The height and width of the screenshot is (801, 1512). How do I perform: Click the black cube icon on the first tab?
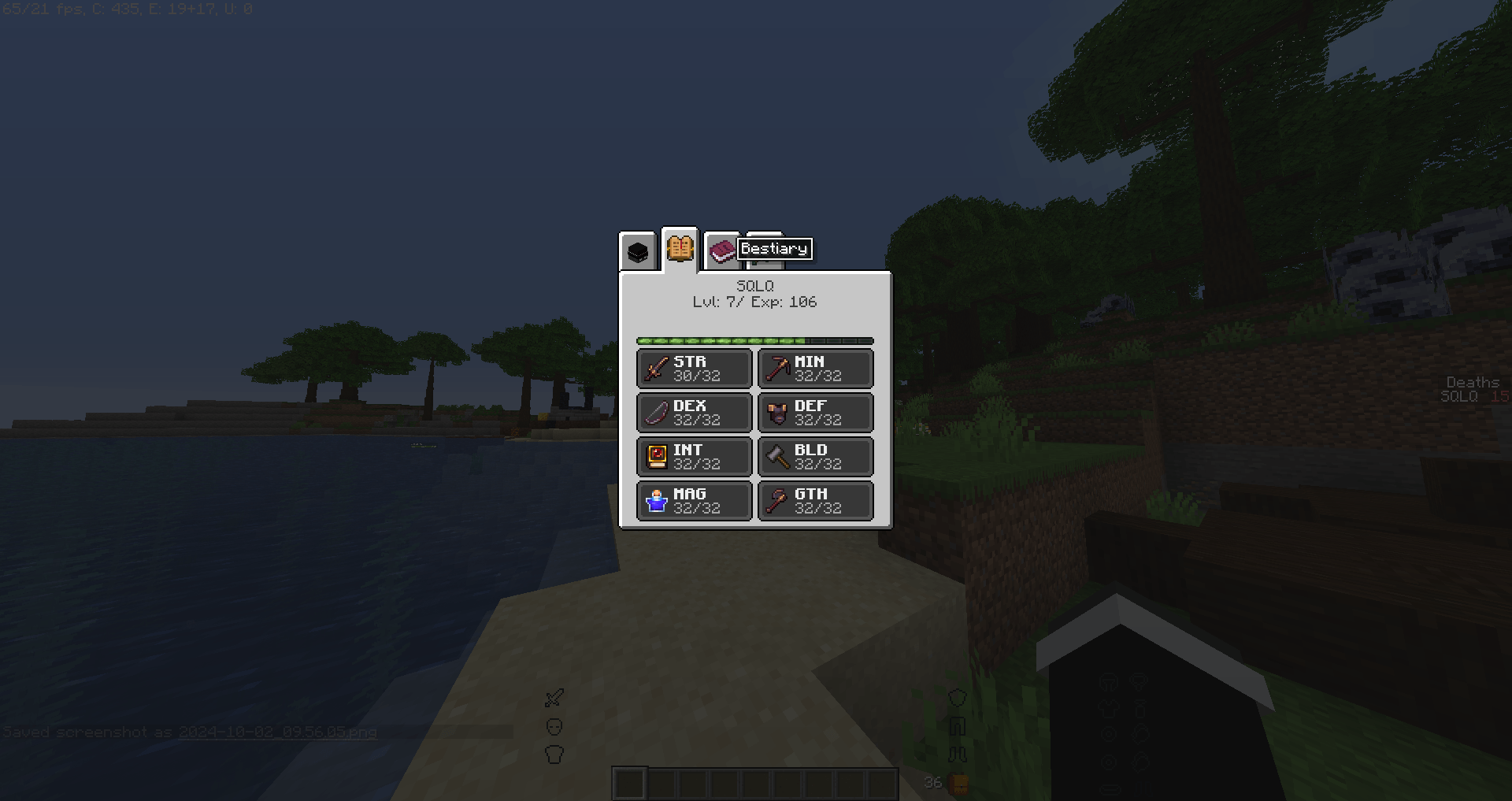[x=638, y=250]
